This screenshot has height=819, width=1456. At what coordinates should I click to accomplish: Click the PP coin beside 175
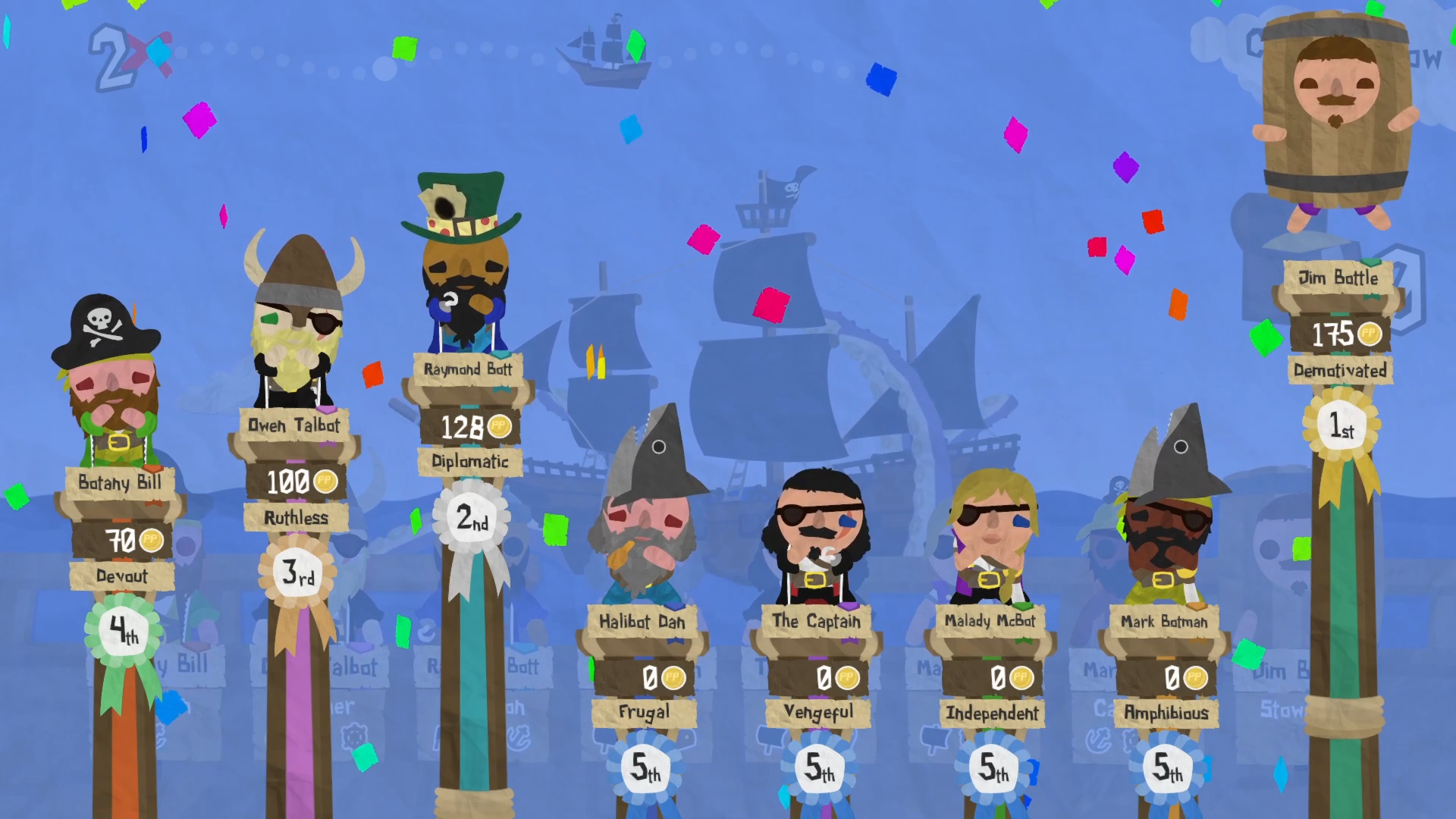1370,334
